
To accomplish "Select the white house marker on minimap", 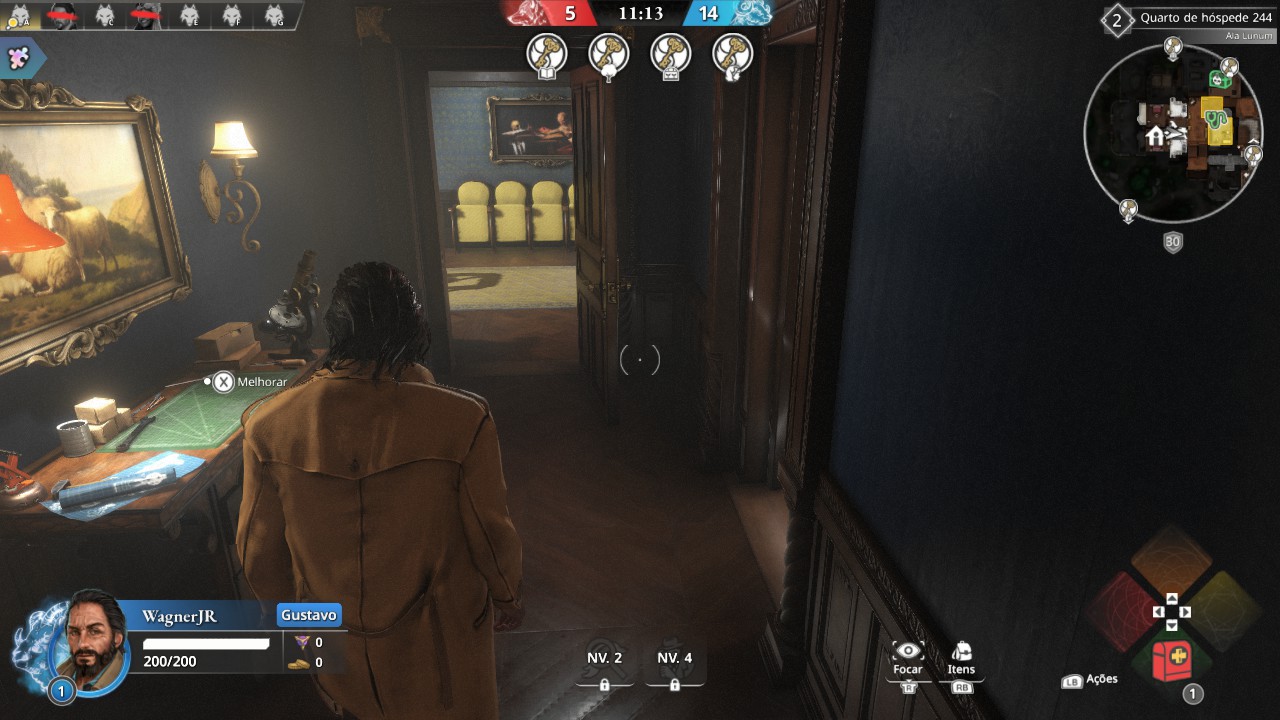I will 1155,135.
